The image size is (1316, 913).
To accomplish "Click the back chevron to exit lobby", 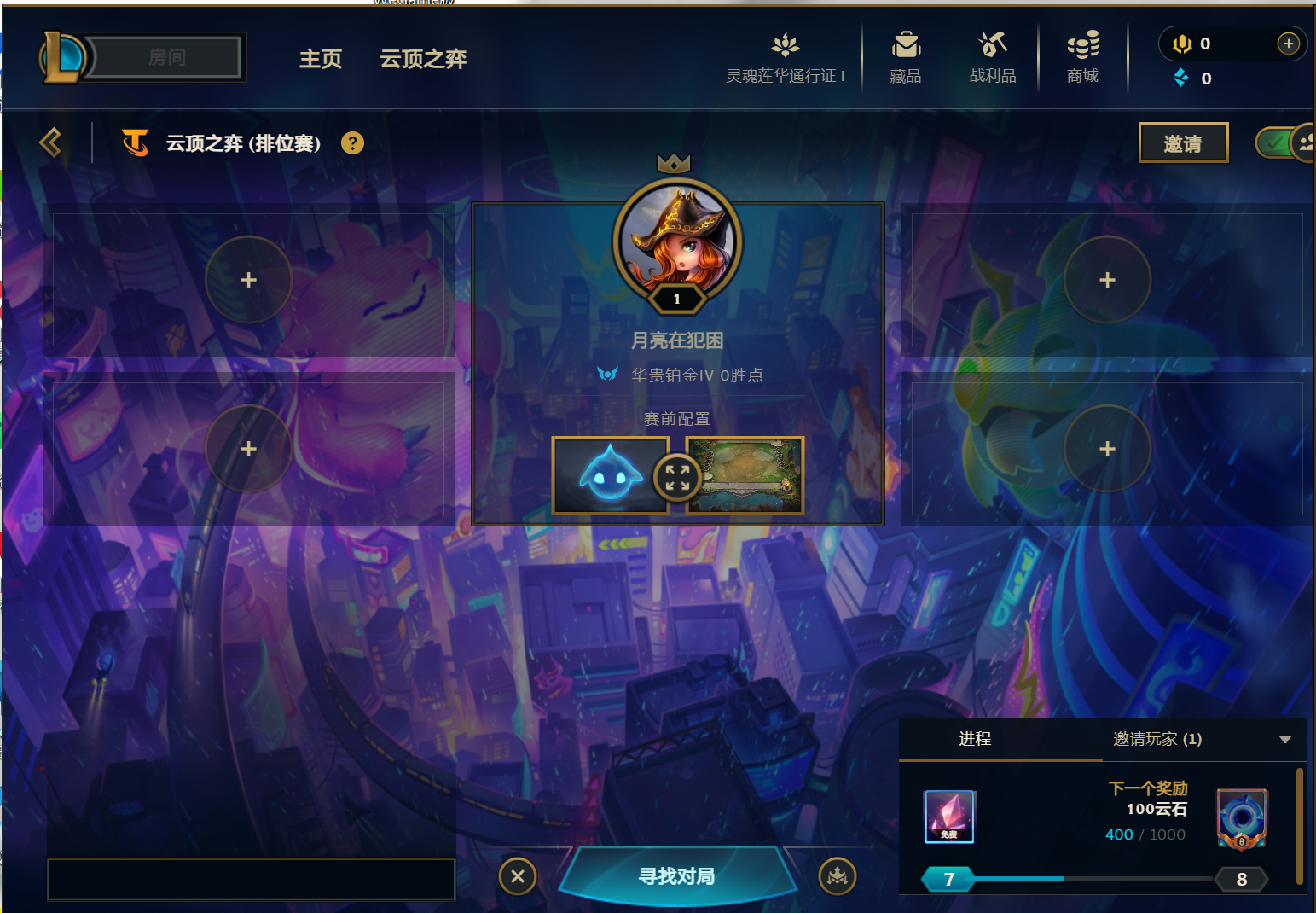I will (x=50, y=142).
